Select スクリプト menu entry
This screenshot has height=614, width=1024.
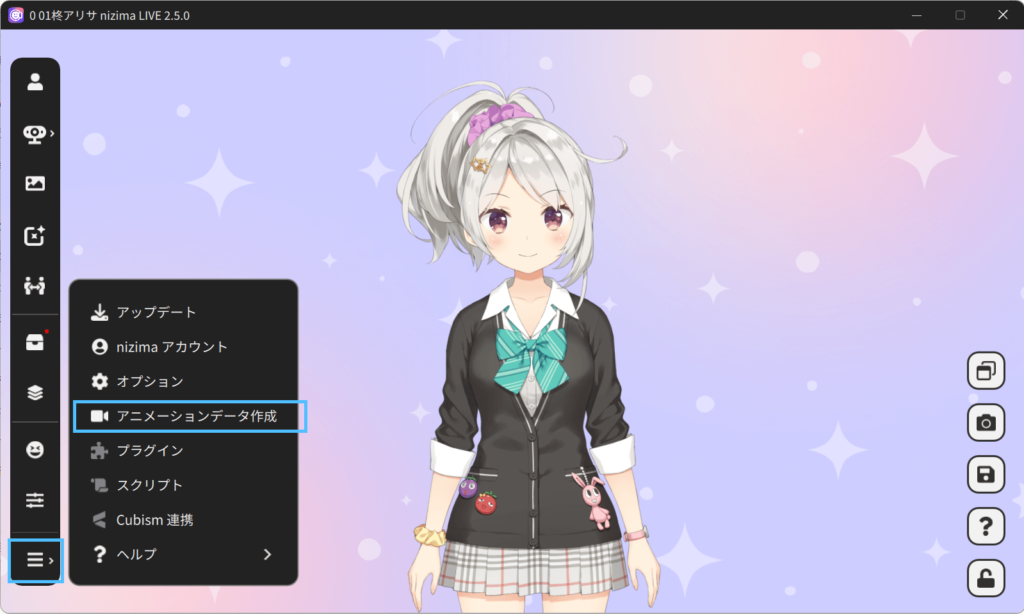(x=149, y=485)
